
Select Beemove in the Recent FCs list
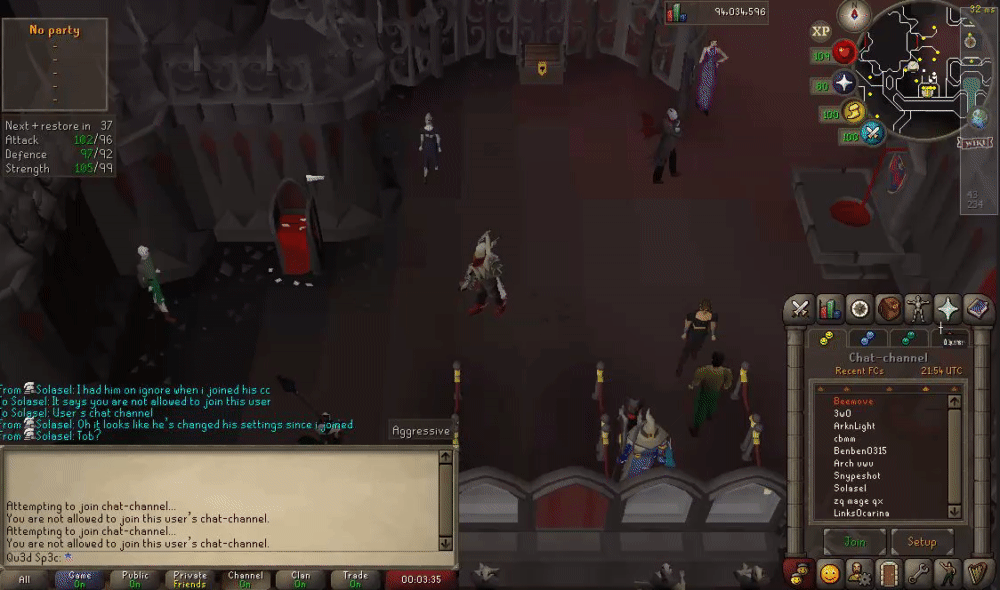point(853,401)
